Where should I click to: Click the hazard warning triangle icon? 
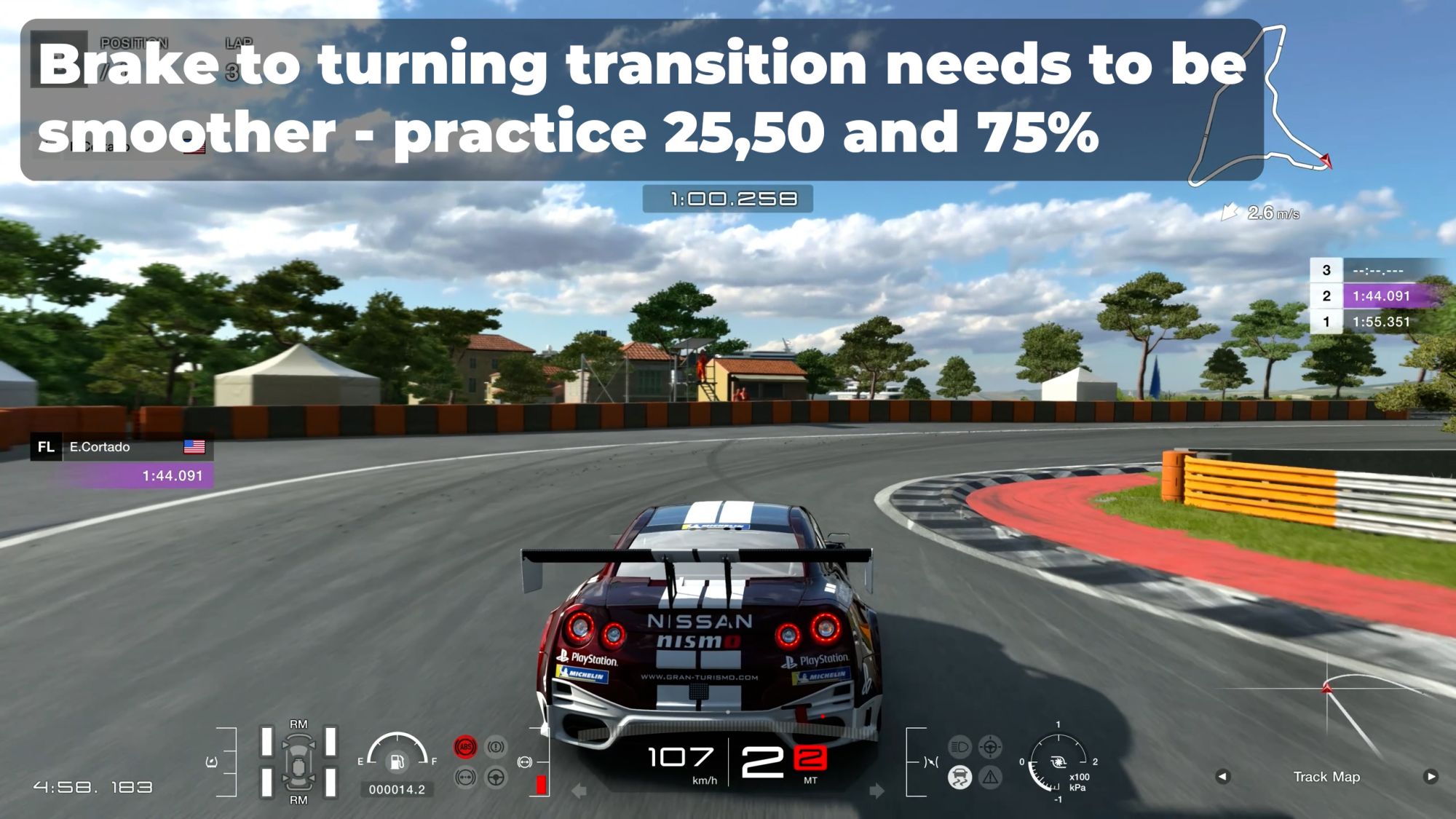990,778
